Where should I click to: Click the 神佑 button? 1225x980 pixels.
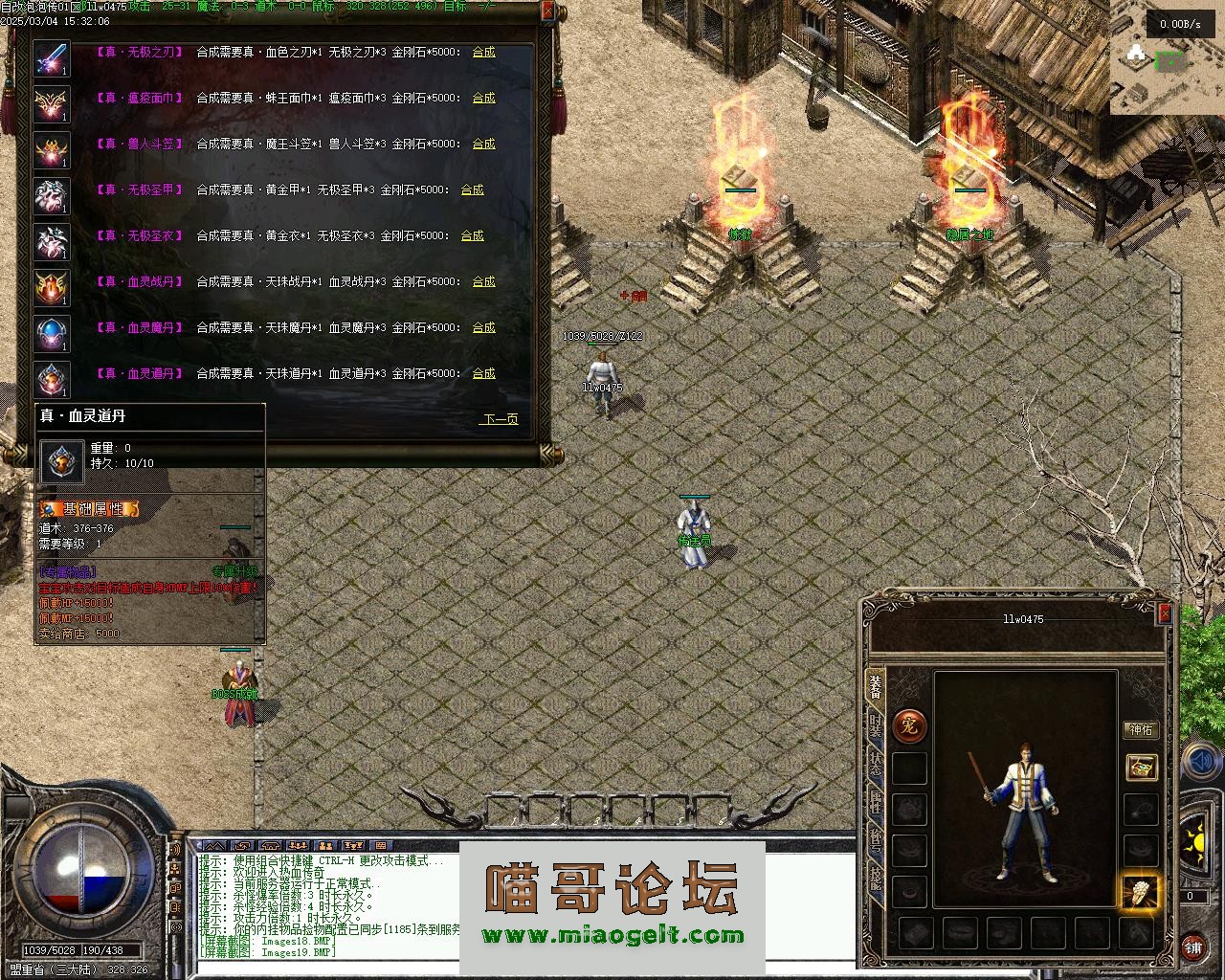click(1141, 729)
